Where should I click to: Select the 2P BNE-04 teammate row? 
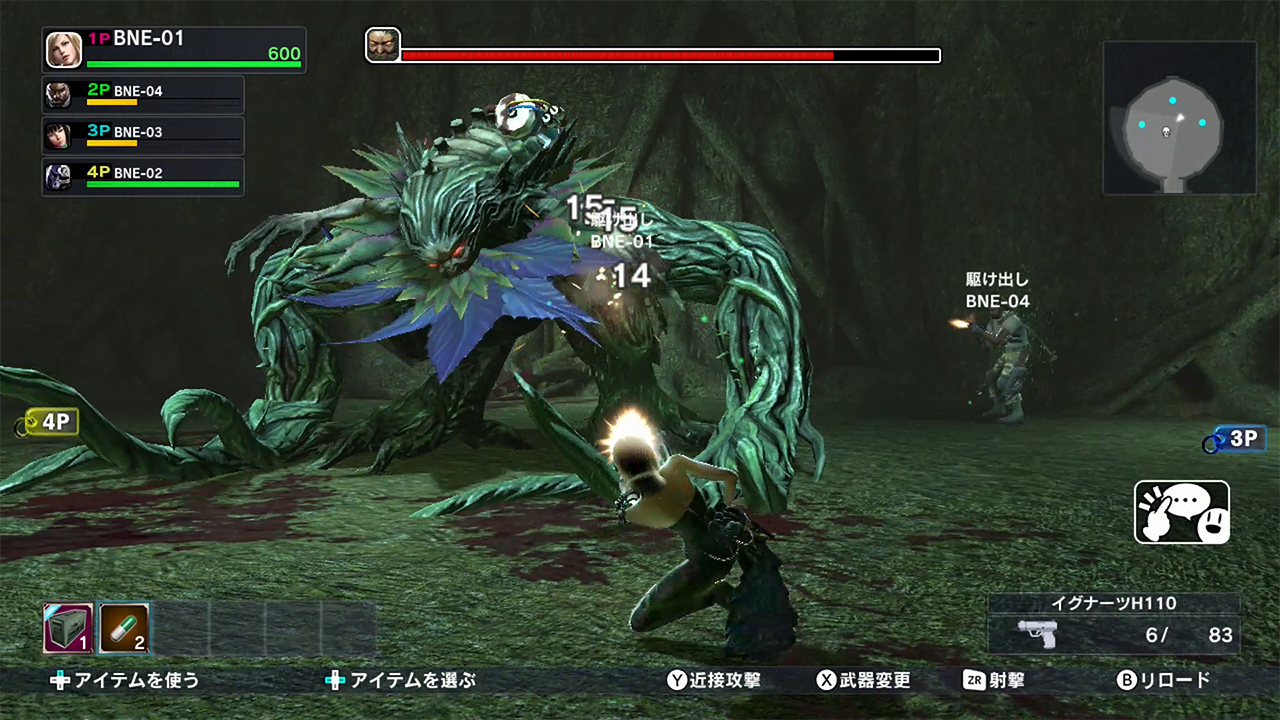click(143, 94)
